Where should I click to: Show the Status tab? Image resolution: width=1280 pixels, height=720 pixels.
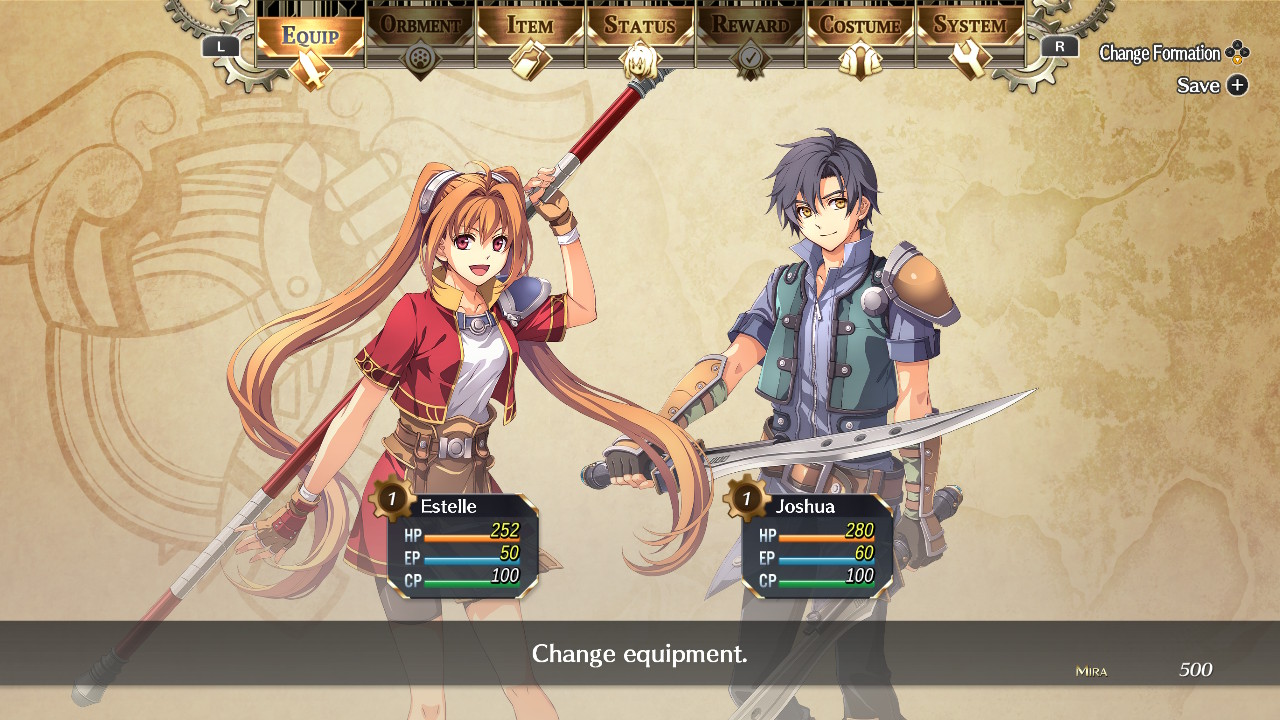(640, 26)
